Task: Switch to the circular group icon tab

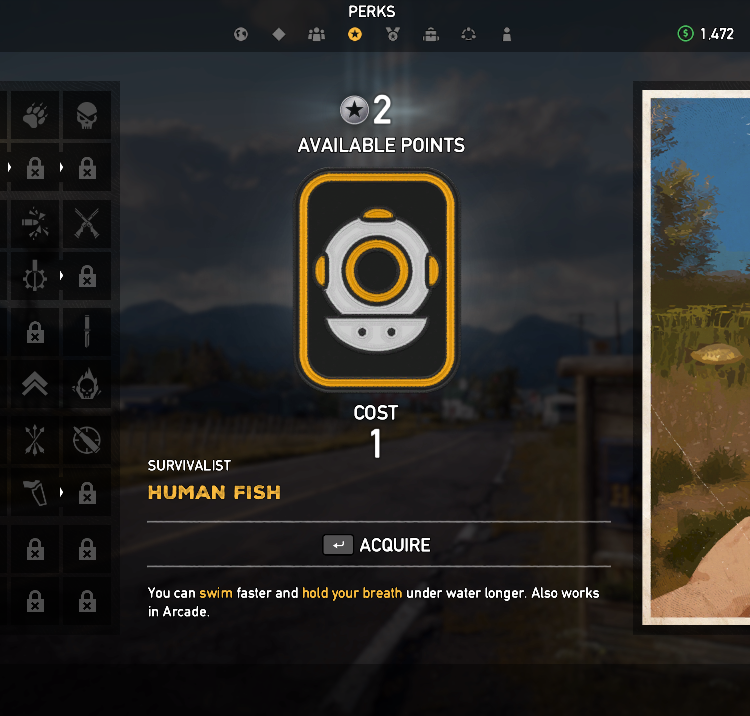Action: 469,35
